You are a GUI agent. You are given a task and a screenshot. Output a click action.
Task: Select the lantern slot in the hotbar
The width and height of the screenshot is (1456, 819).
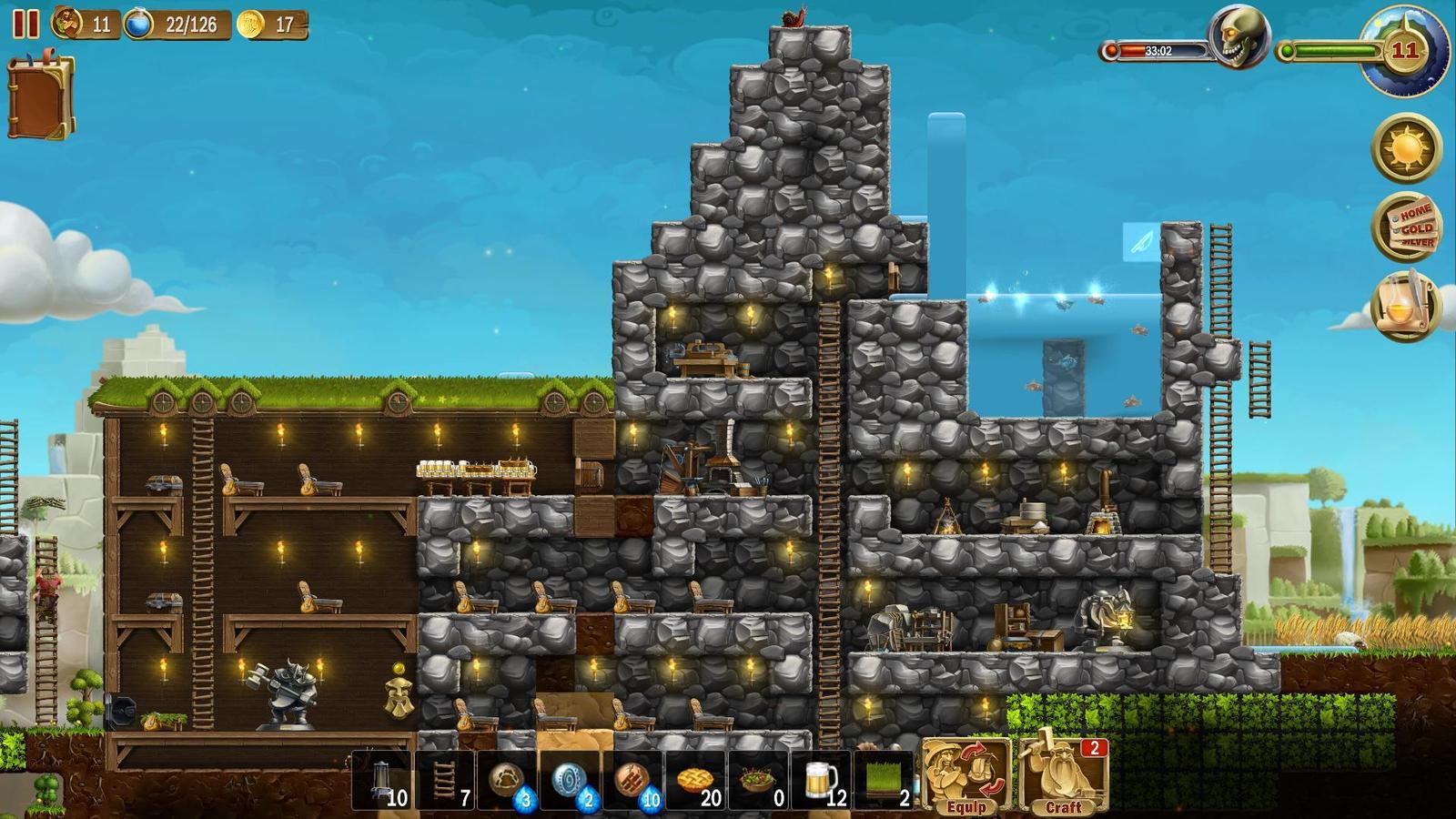pos(383,780)
